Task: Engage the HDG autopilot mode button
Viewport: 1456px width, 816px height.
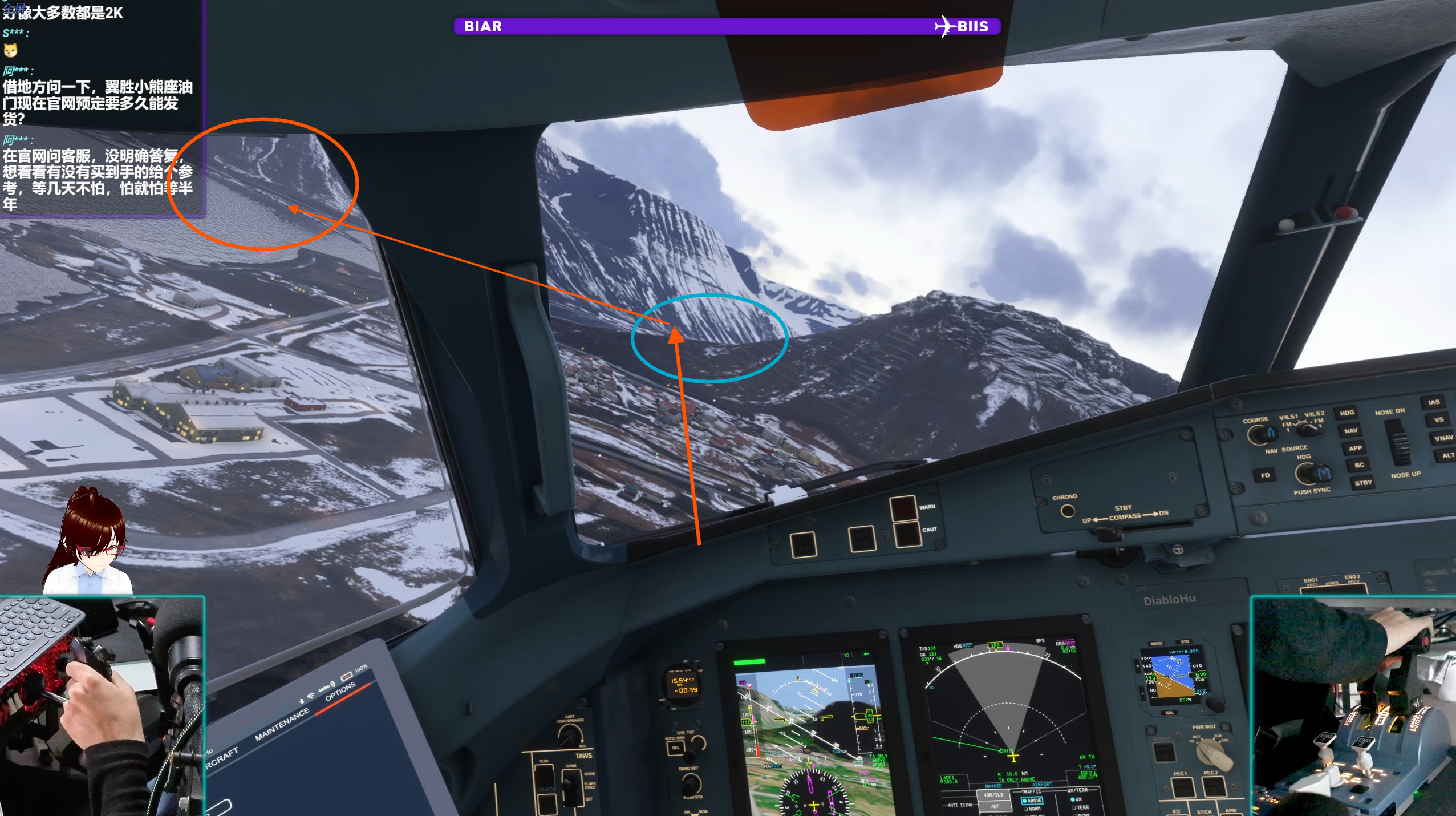Action: click(x=1346, y=413)
